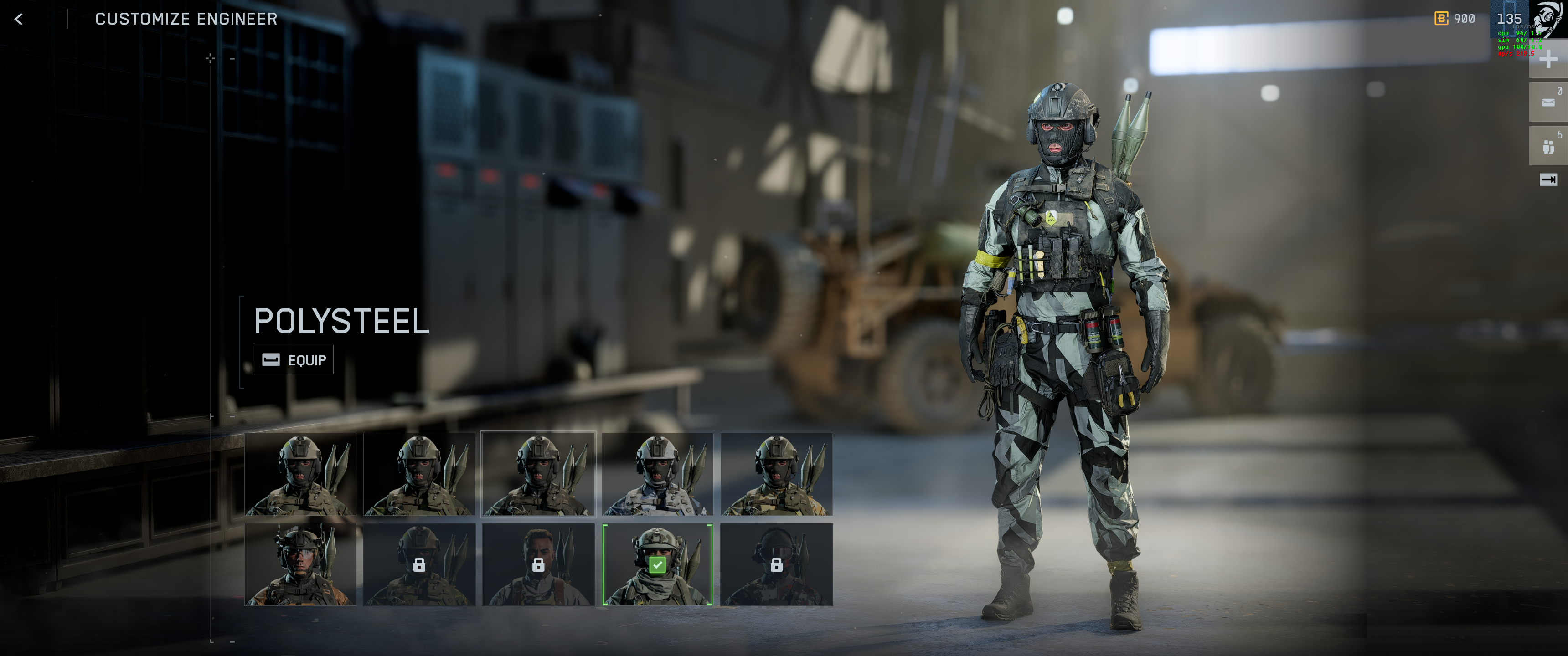Screen dimensions: 1568x656
Task: Open the grim reaper player profile
Action: pyautogui.click(x=1547, y=18)
